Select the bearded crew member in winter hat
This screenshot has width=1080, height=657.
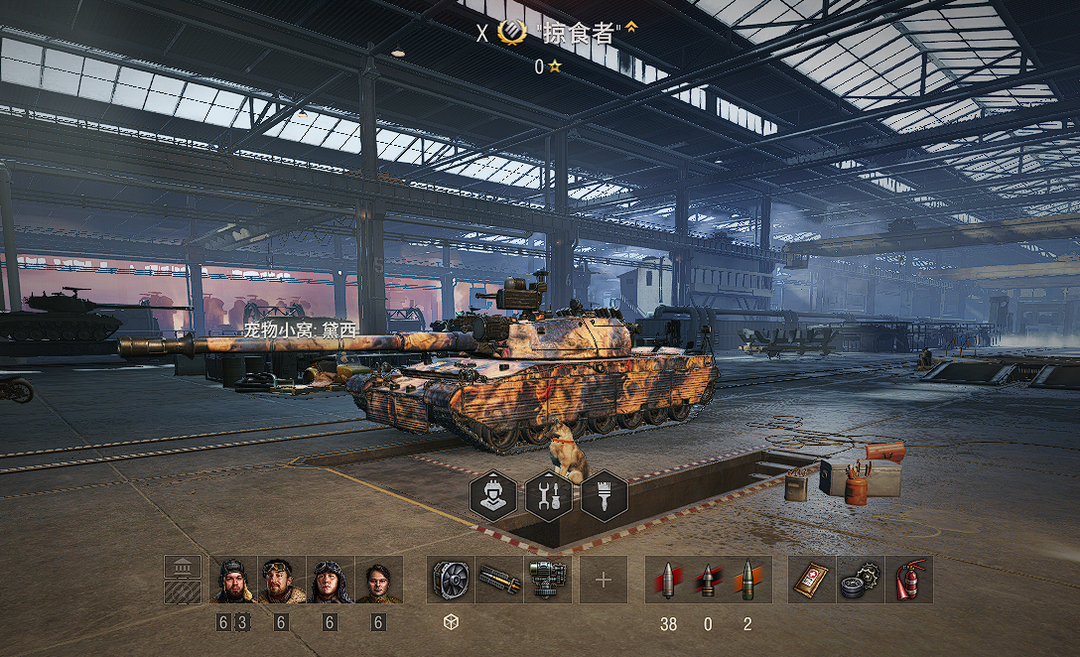coord(234,580)
